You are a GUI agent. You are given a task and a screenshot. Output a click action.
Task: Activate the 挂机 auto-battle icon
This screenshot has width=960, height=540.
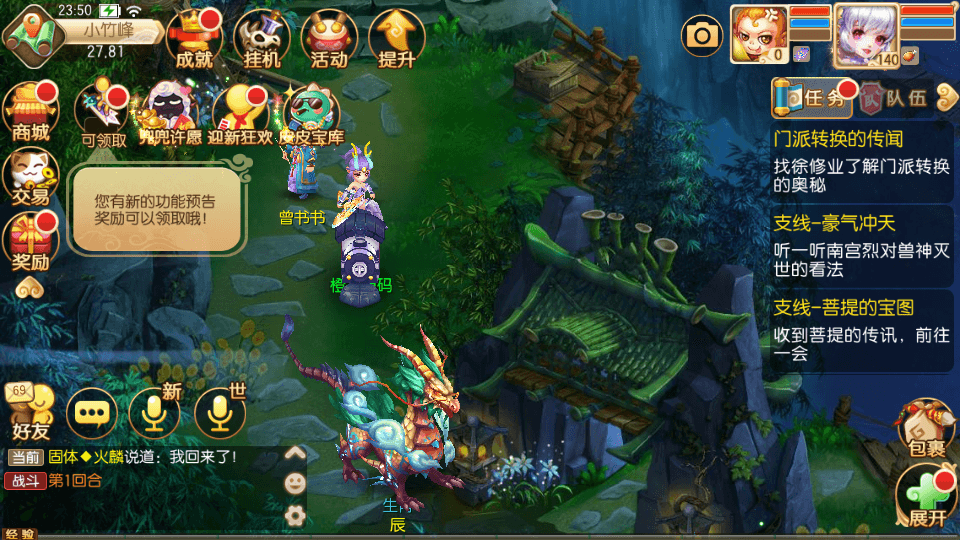point(261,38)
